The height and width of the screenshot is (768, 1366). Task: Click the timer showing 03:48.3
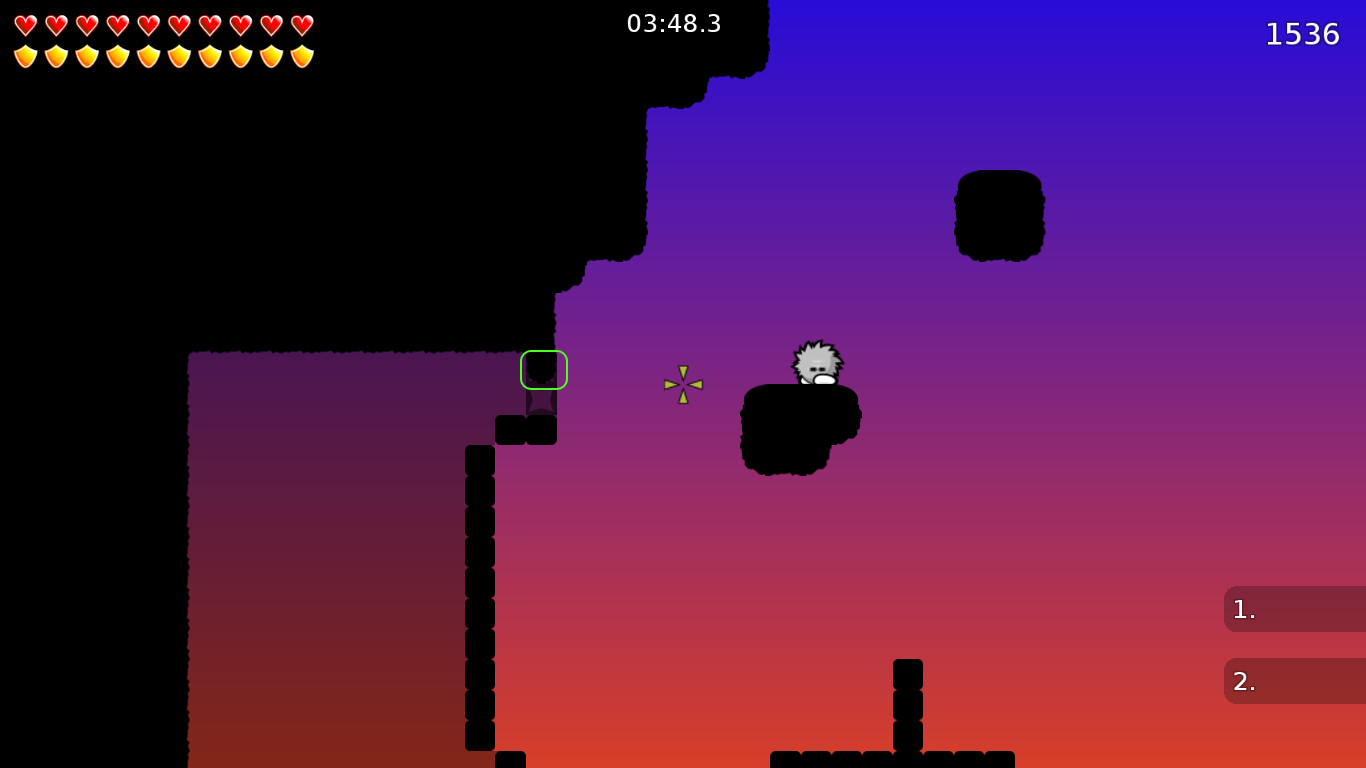point(674,24)
